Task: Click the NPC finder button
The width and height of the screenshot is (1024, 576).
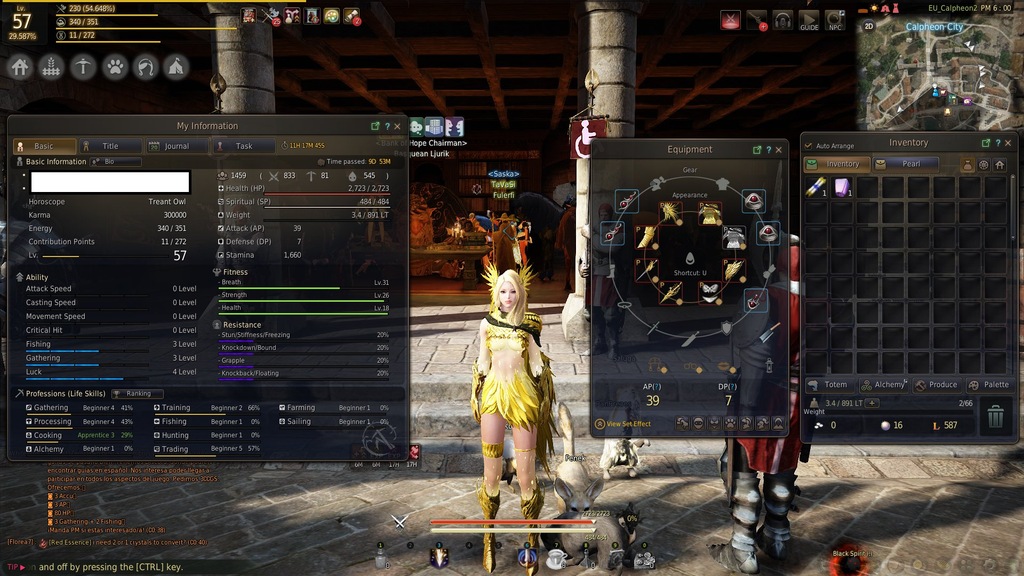Action: coord(834,20)
